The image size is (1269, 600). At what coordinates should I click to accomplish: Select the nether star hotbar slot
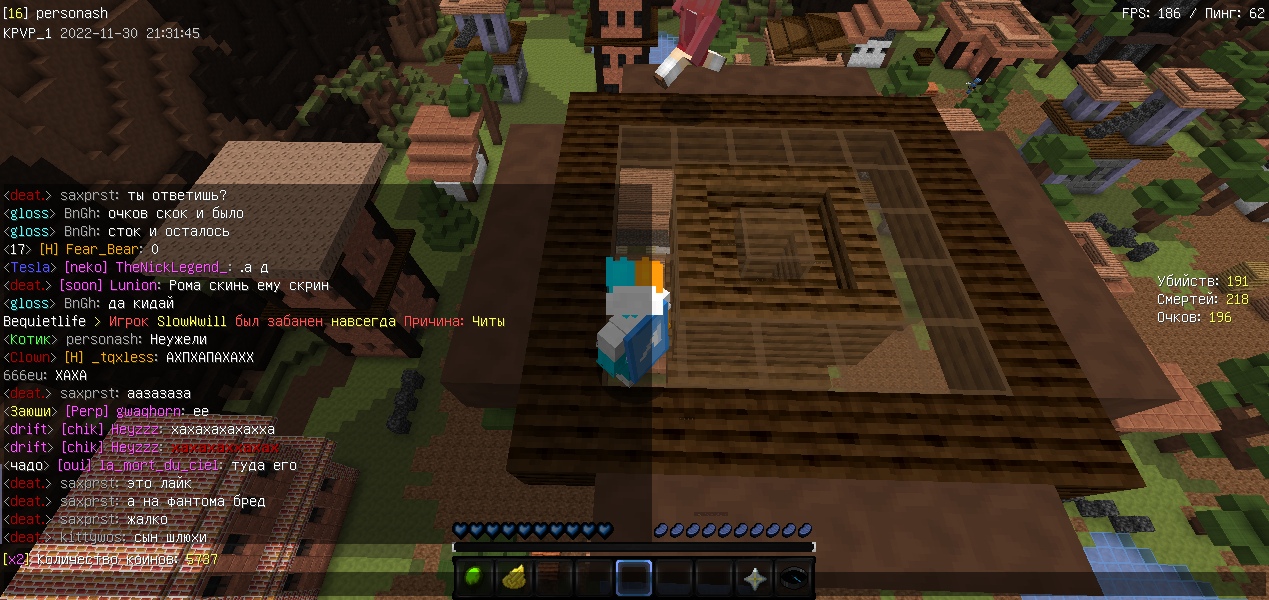pyautogui.click(x=755, y=578)
